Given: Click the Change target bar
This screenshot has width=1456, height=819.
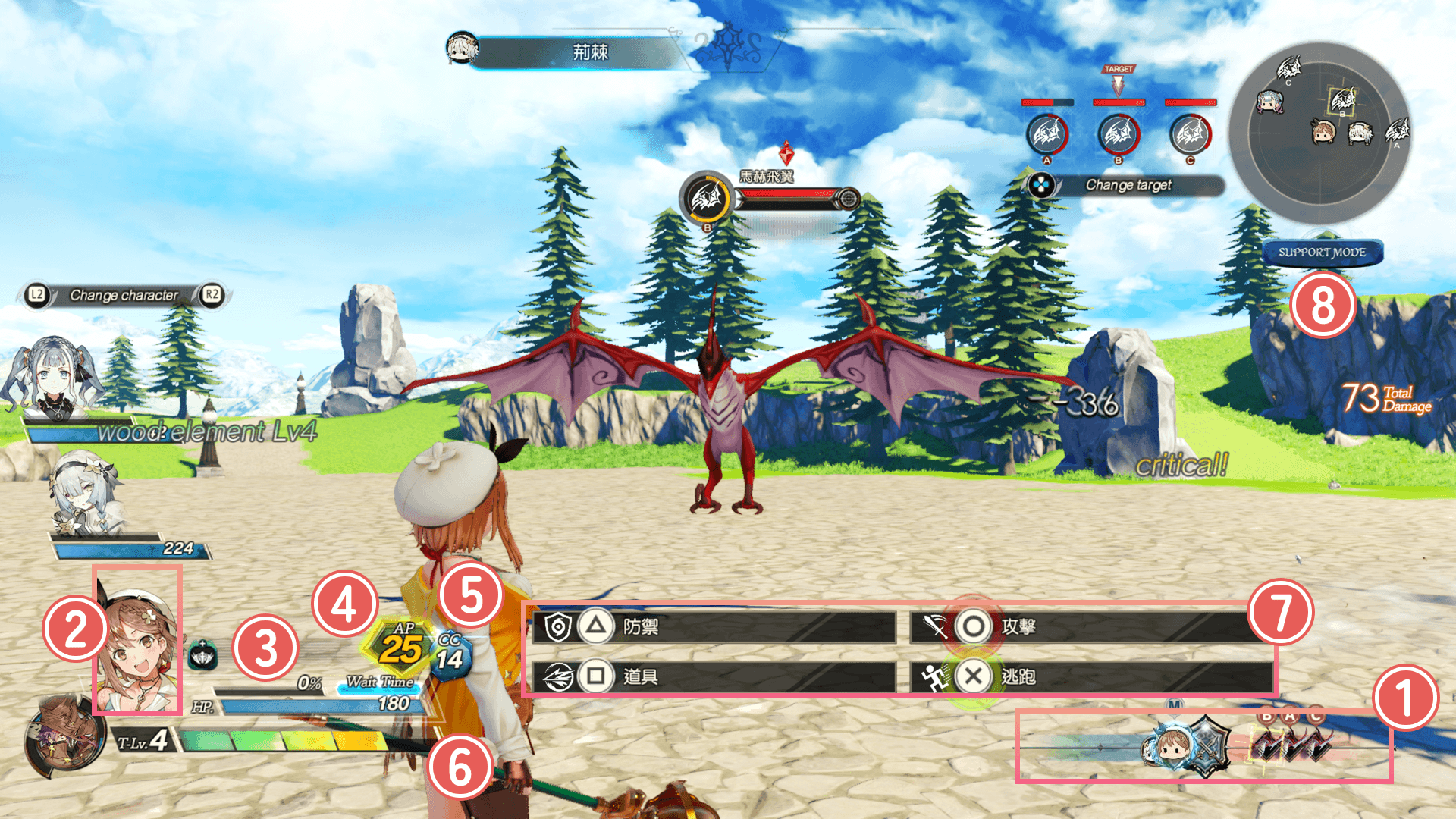Looking at the screenshot, I should (x=1127, y=185).
